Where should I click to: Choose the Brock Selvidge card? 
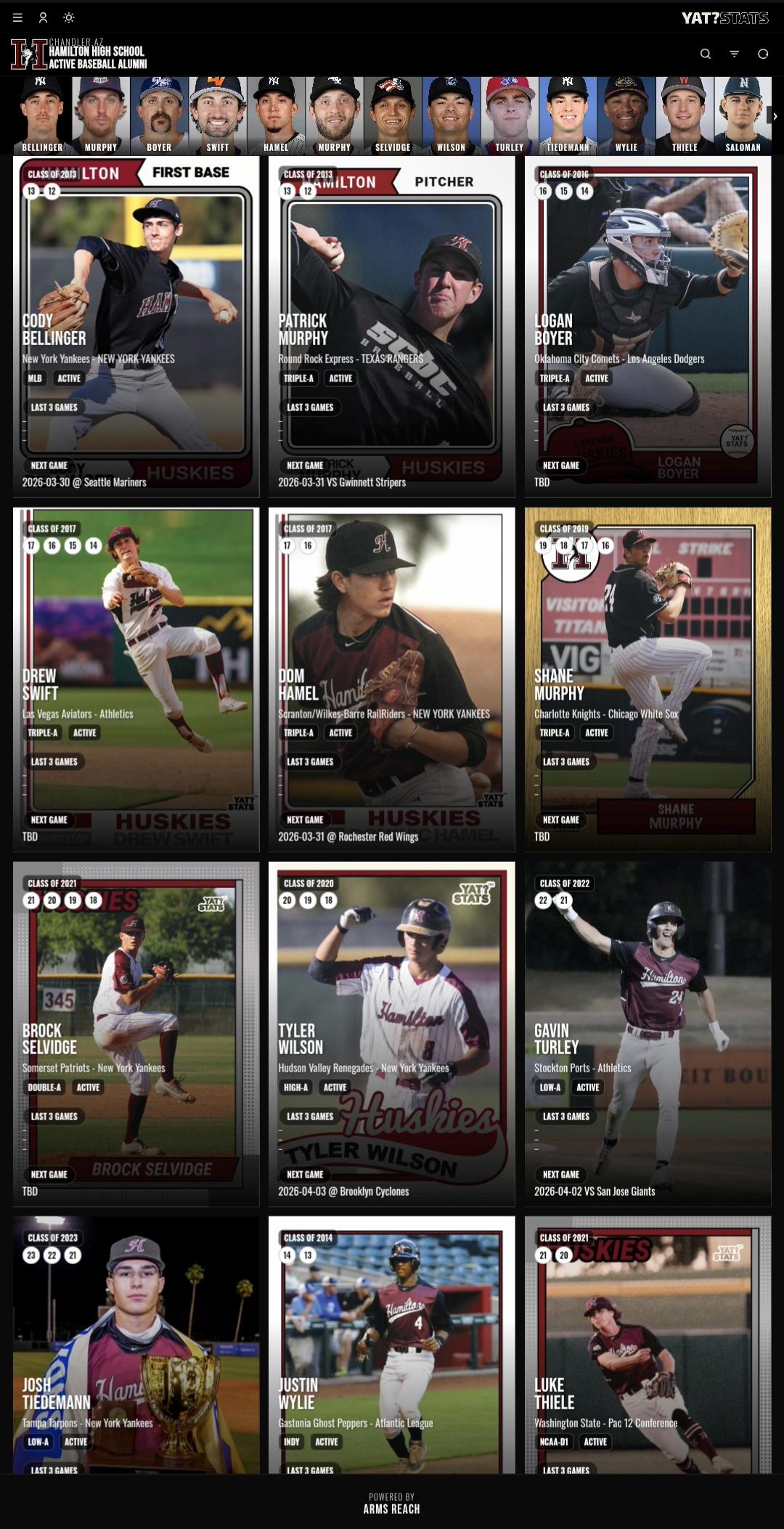pos(136,1033)
